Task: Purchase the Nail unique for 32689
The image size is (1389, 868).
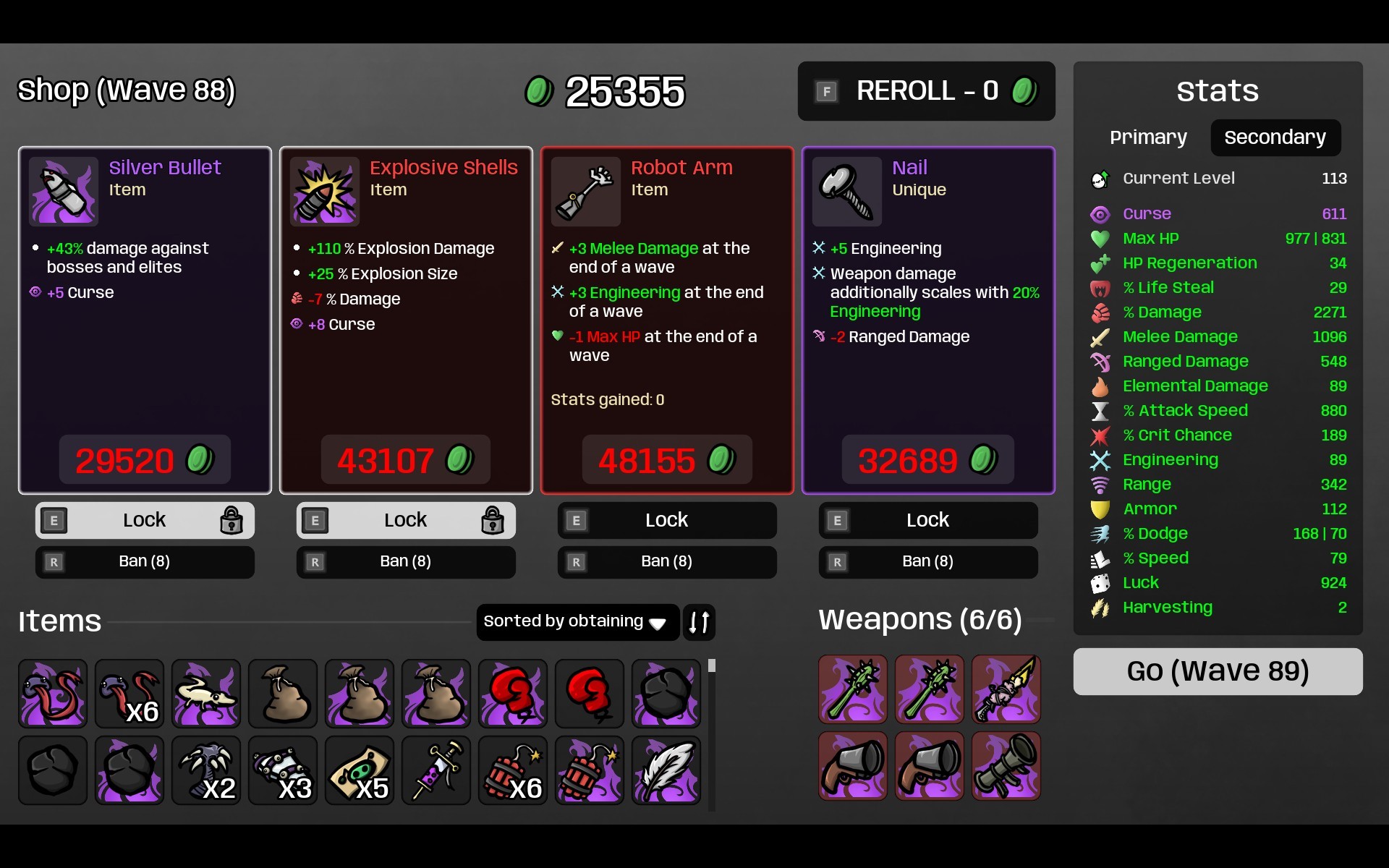Action: click(x=927, y=460)
